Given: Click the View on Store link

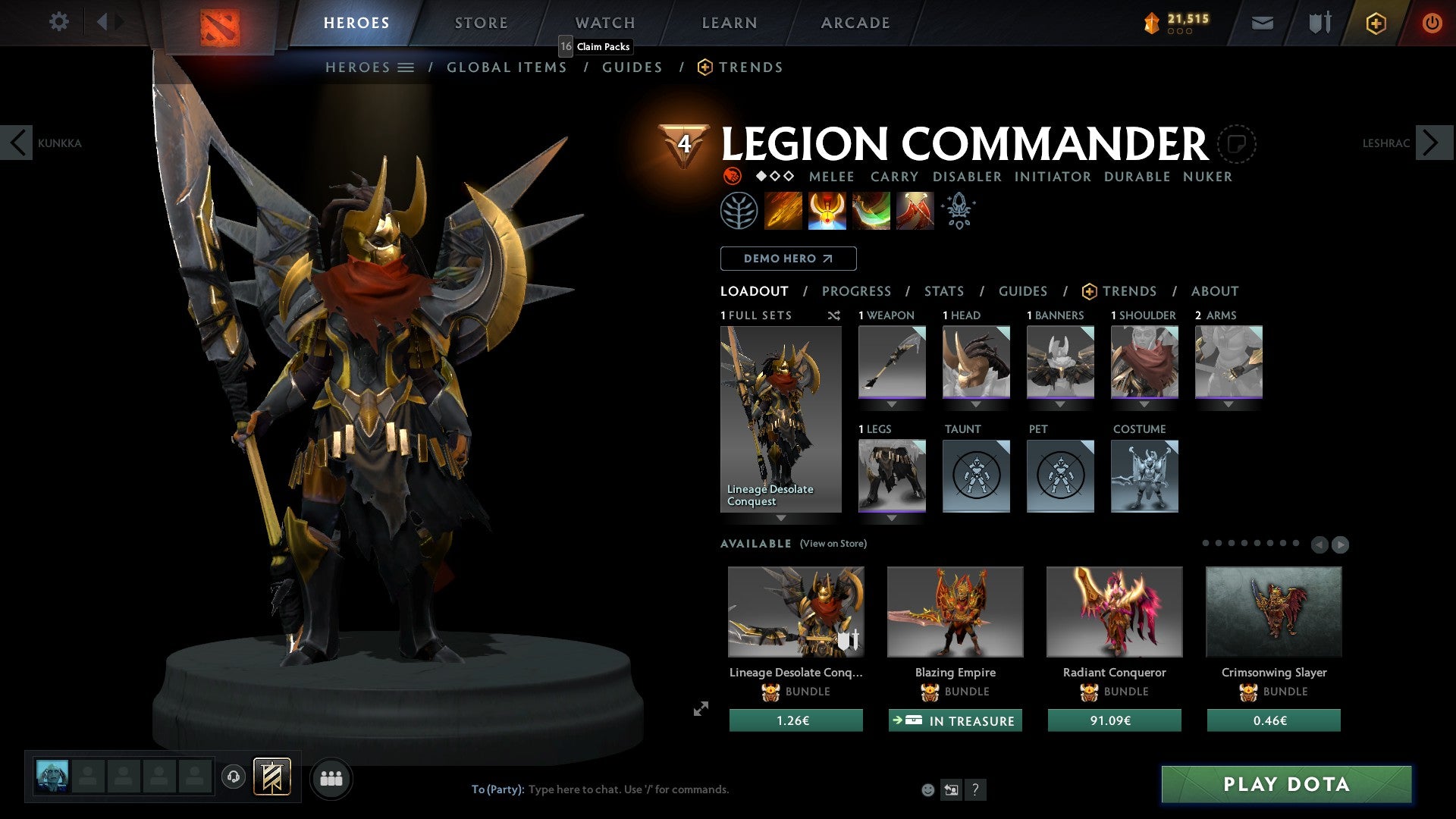Looking at the screenshot, I should coord(834,544).
